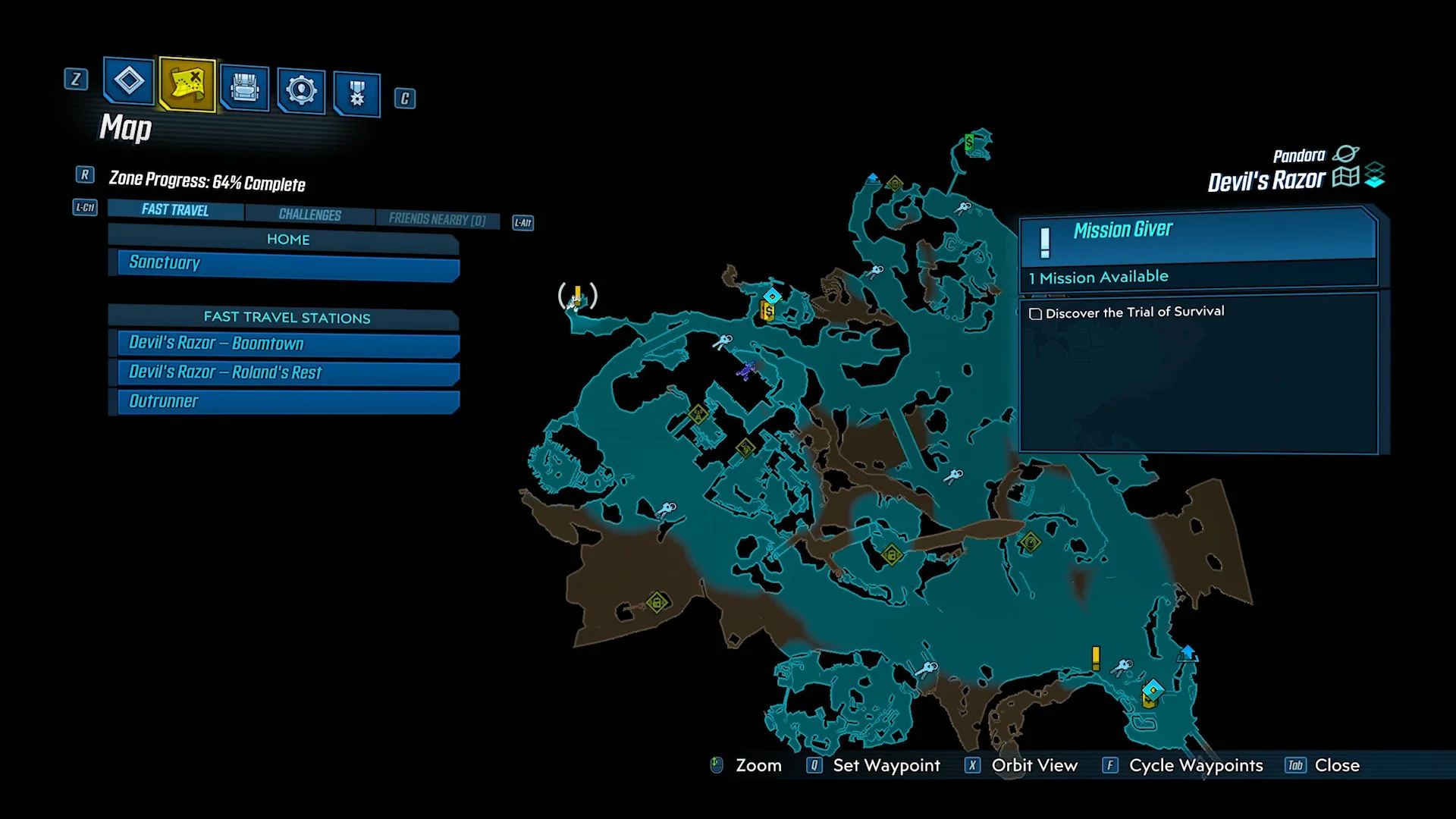Click the green vending machine dollar marker

(969, 143)
